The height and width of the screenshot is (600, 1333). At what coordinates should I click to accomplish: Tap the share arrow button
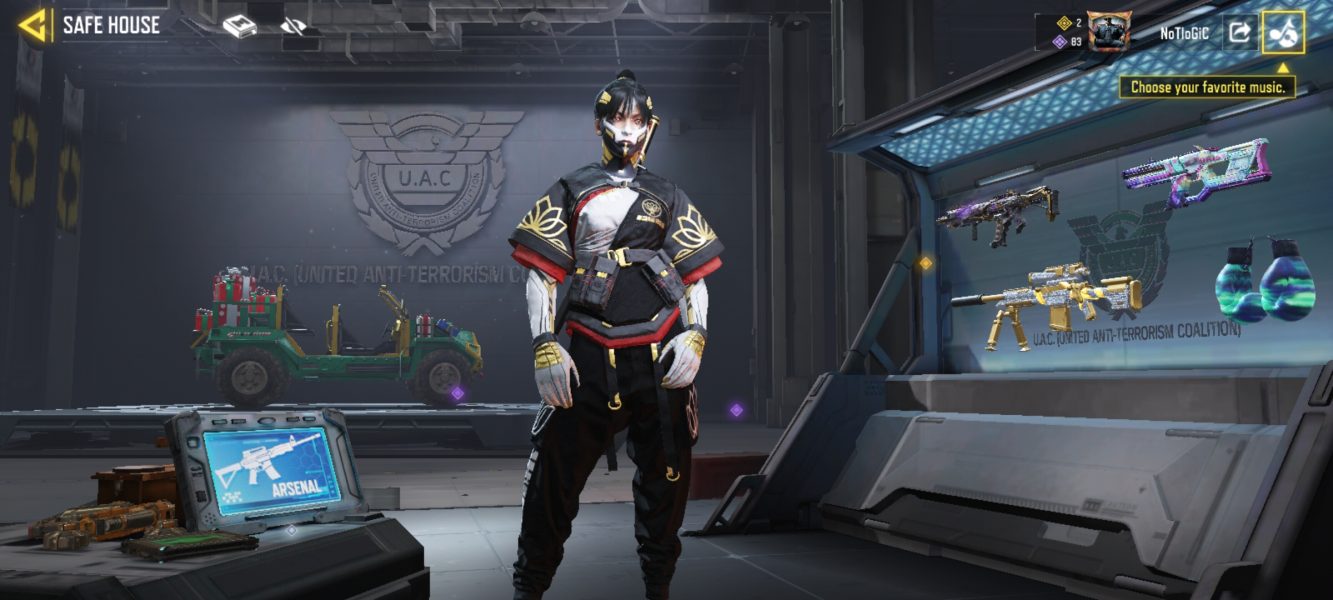(x=1239, y=32)
